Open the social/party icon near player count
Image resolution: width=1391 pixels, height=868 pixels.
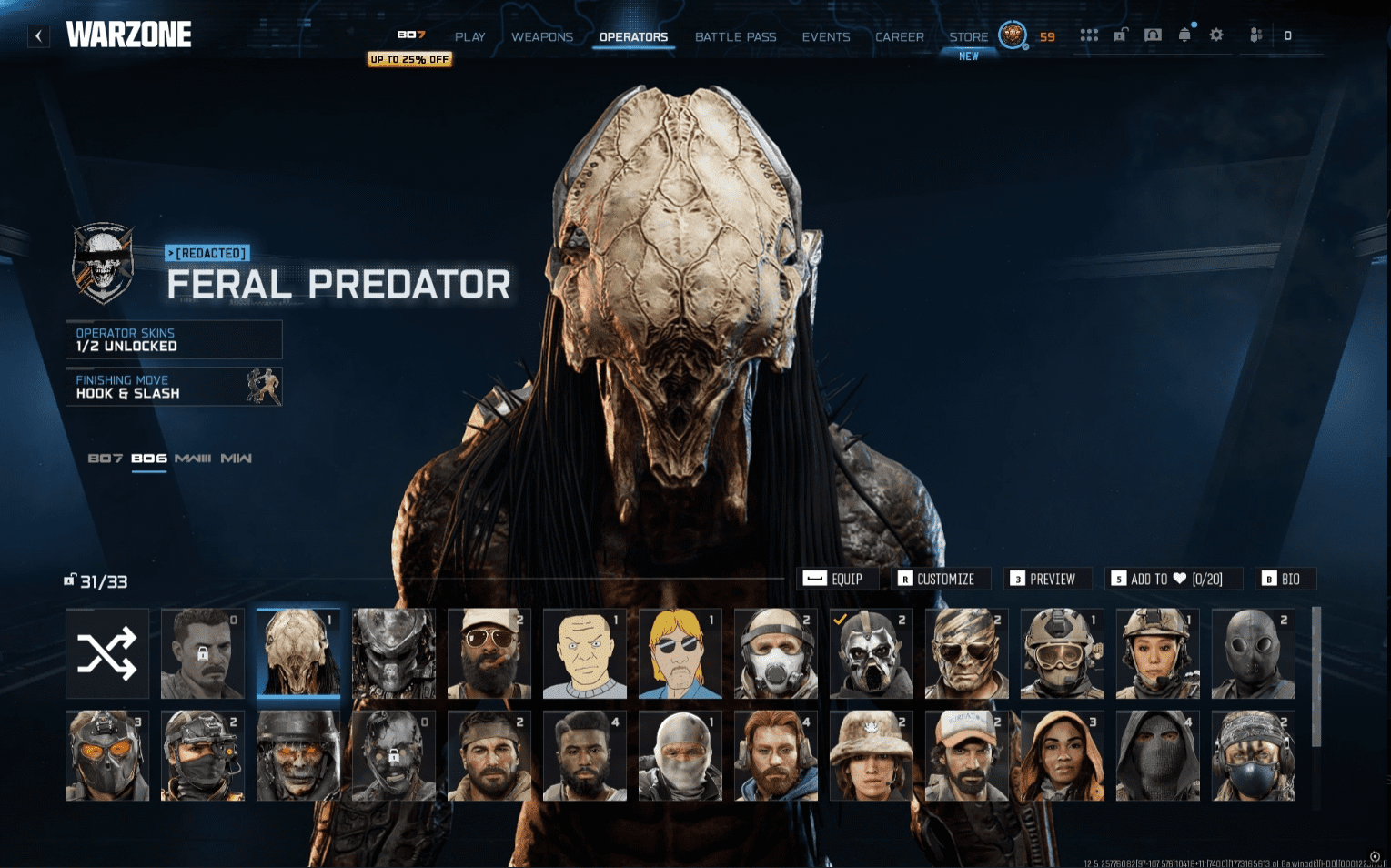point(1255,35)
